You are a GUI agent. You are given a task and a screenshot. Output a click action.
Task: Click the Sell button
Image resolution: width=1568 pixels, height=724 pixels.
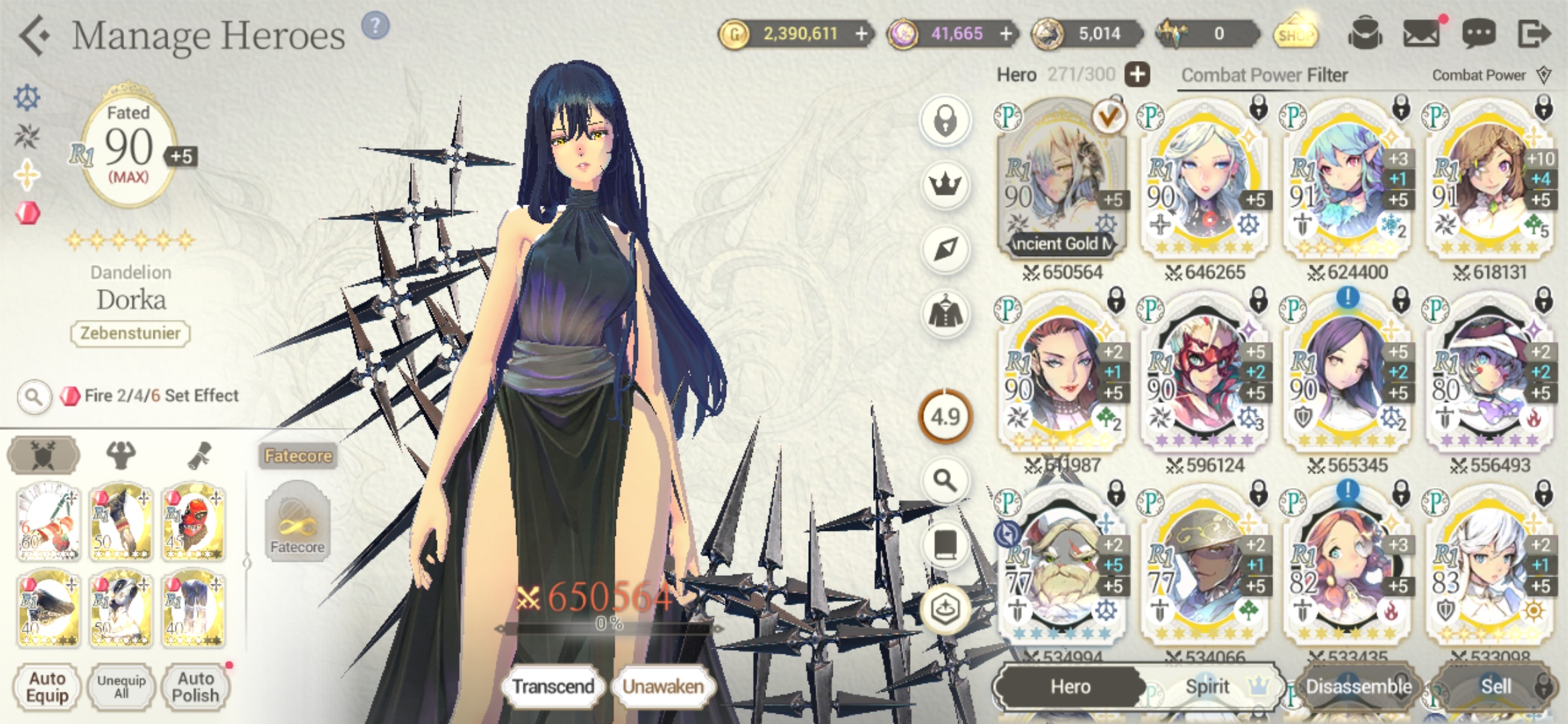point(1495,686)
